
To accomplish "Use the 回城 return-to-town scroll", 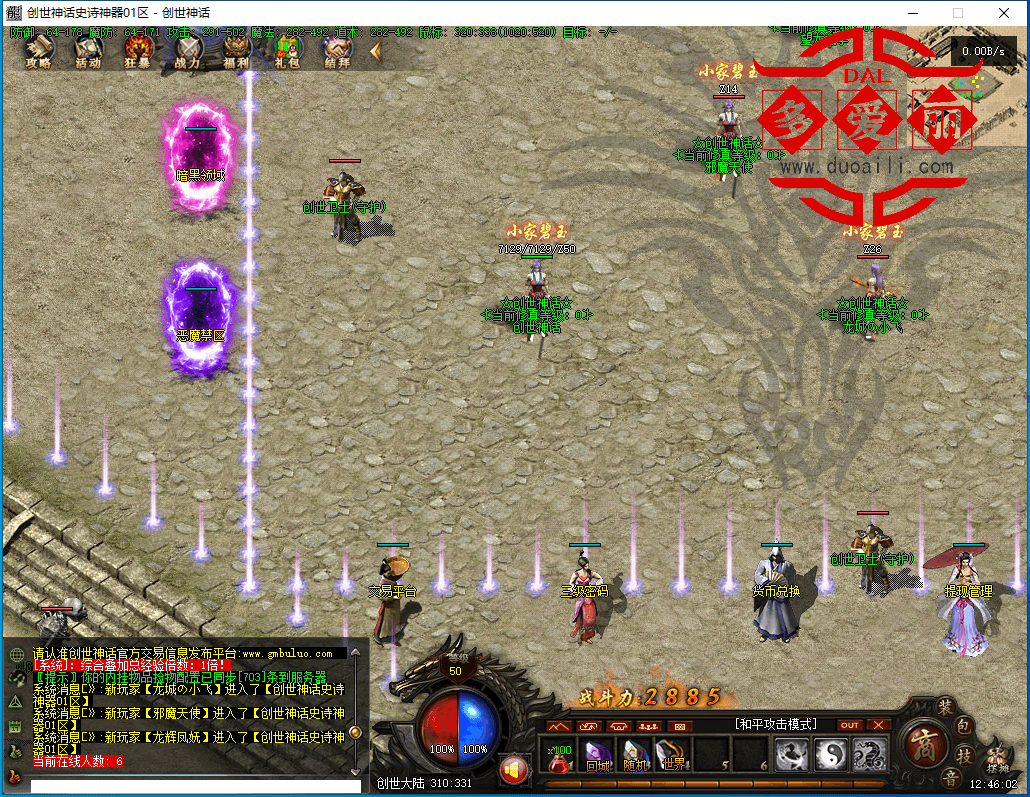I will point(598,756).
